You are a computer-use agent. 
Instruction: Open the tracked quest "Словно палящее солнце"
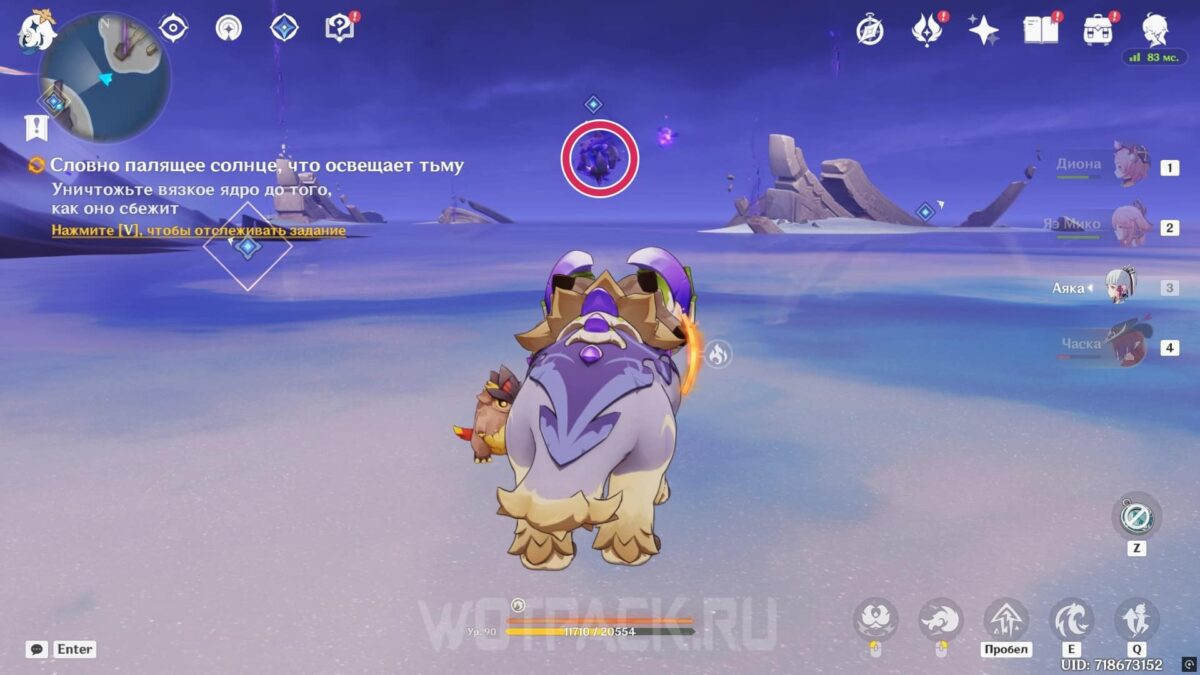[256, 166]
